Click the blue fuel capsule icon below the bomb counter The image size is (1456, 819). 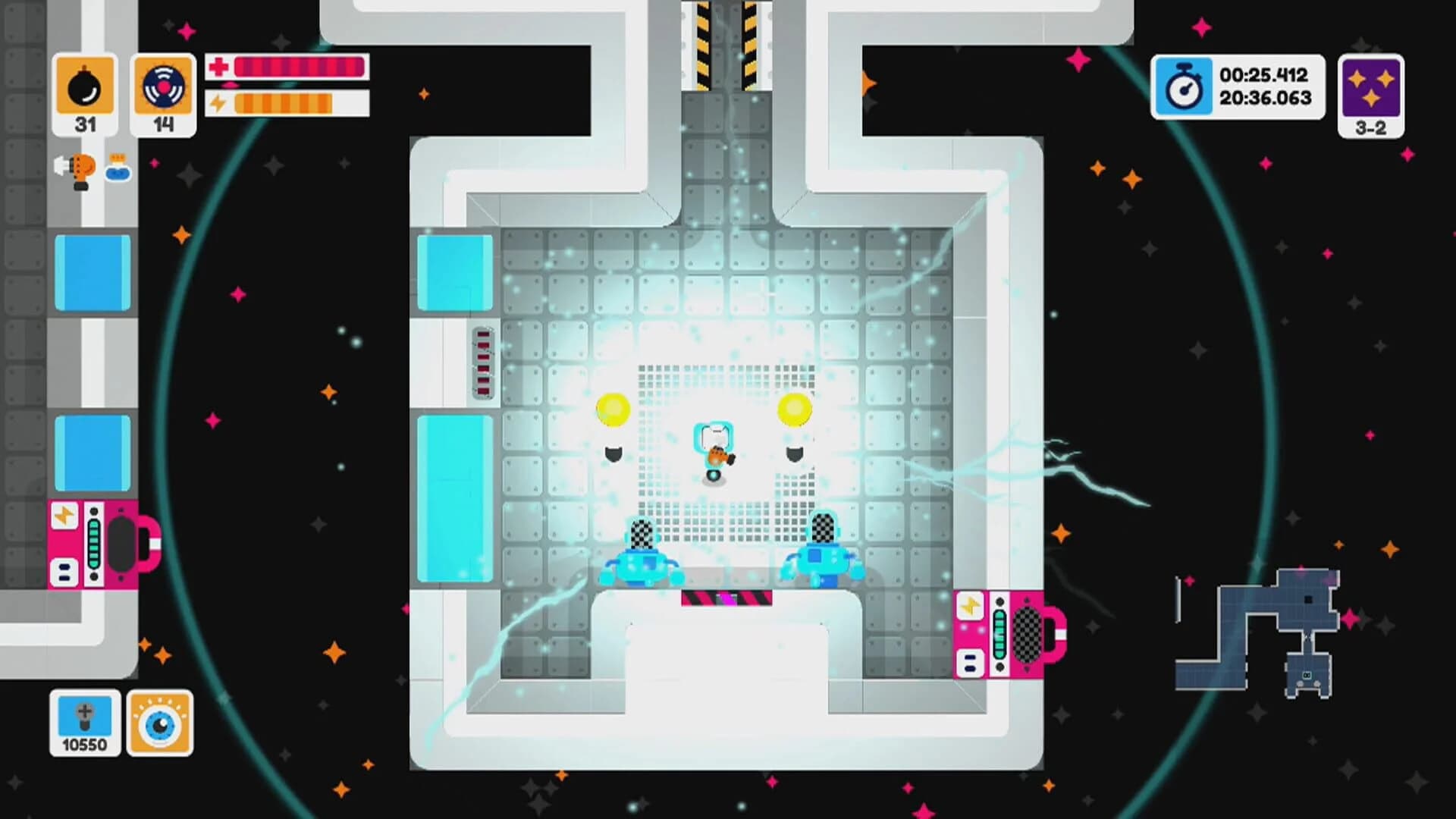116,171
